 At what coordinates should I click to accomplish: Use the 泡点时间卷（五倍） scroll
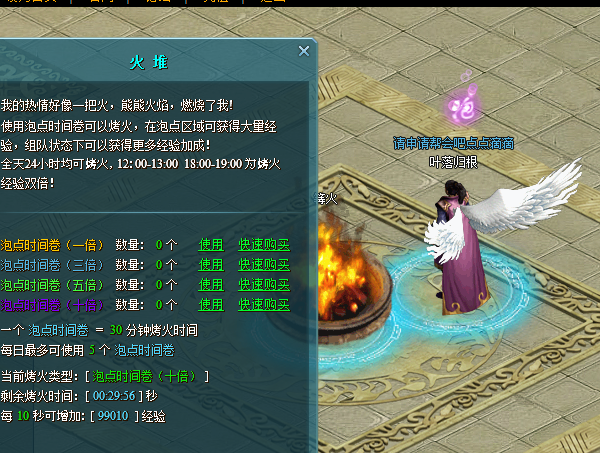211,284
